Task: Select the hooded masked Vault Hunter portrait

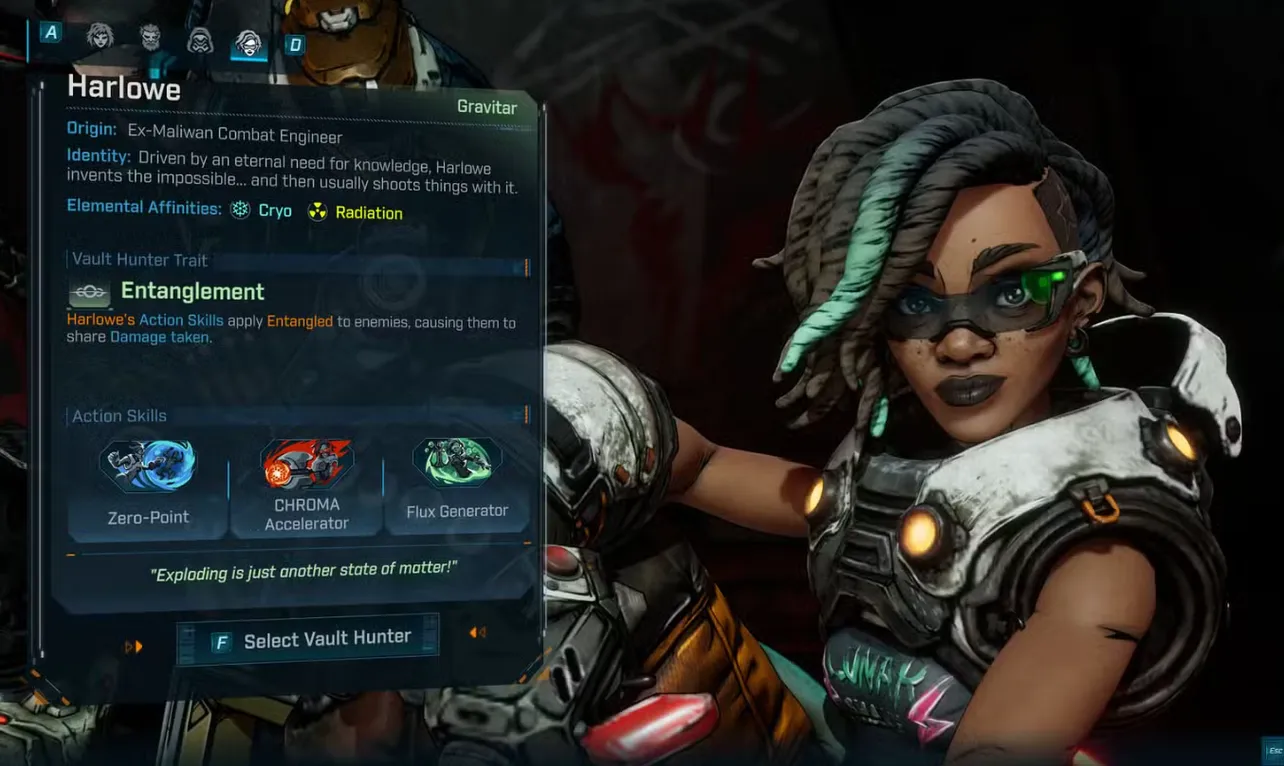Action: [x=198, y=40]
